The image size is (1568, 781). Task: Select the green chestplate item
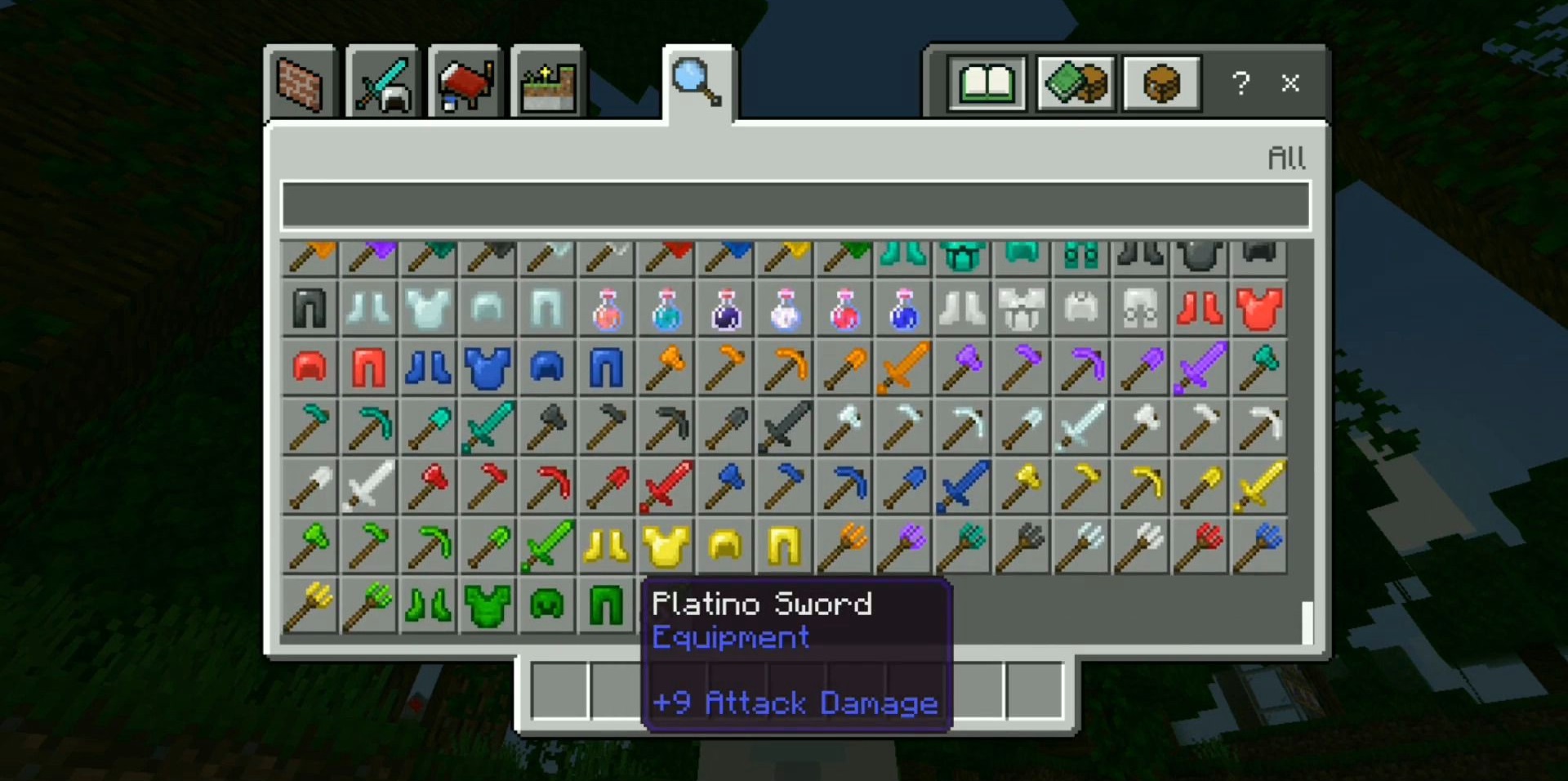tap(488, 606)
